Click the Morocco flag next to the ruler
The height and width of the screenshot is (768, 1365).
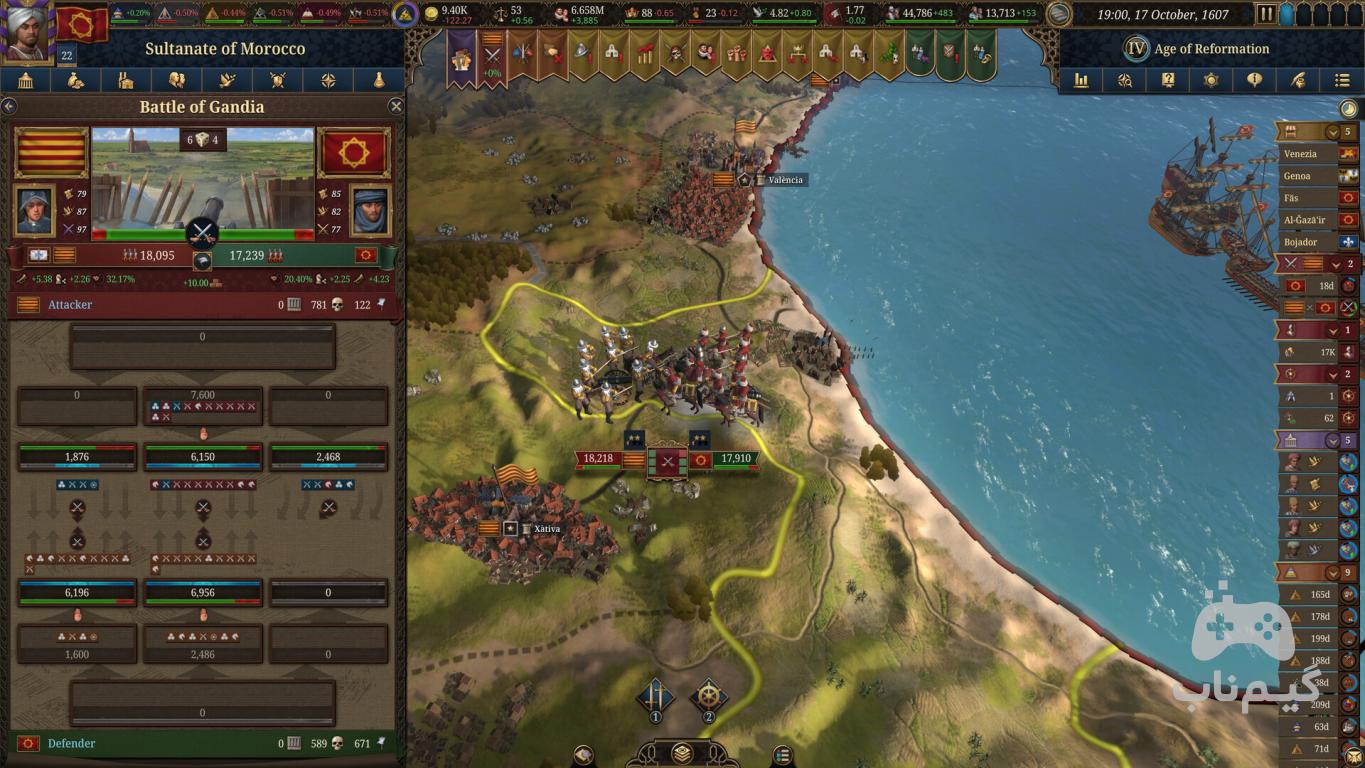click(x=82, y=22)
